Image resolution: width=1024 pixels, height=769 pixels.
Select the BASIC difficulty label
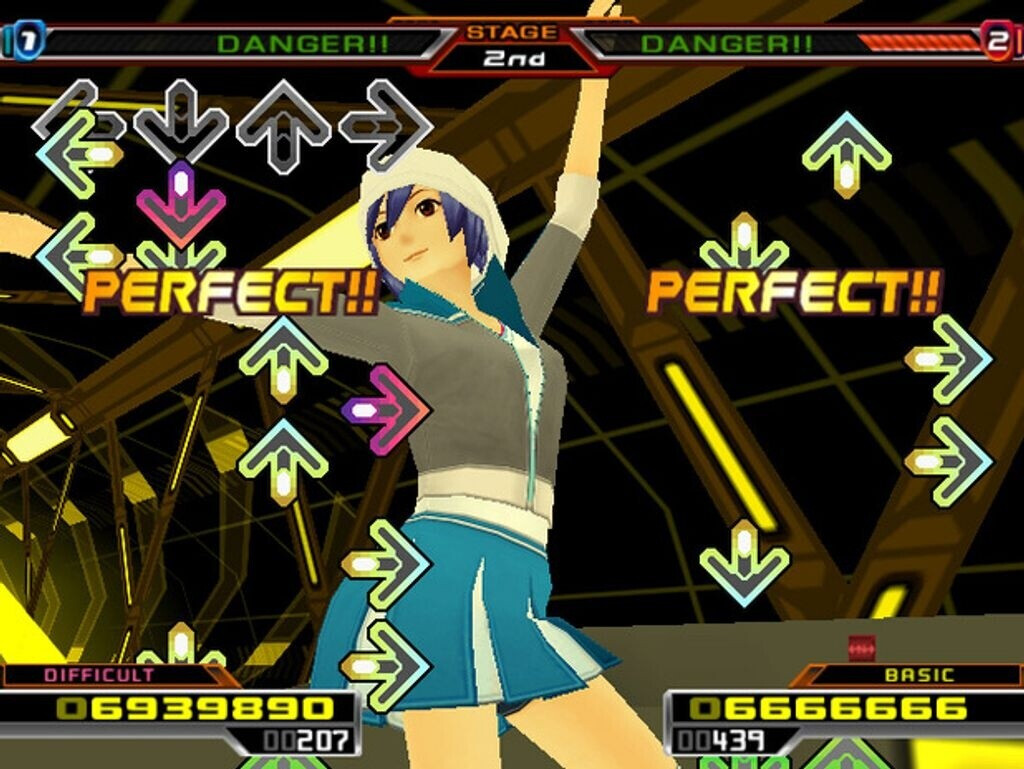click(x=918, y=676)
